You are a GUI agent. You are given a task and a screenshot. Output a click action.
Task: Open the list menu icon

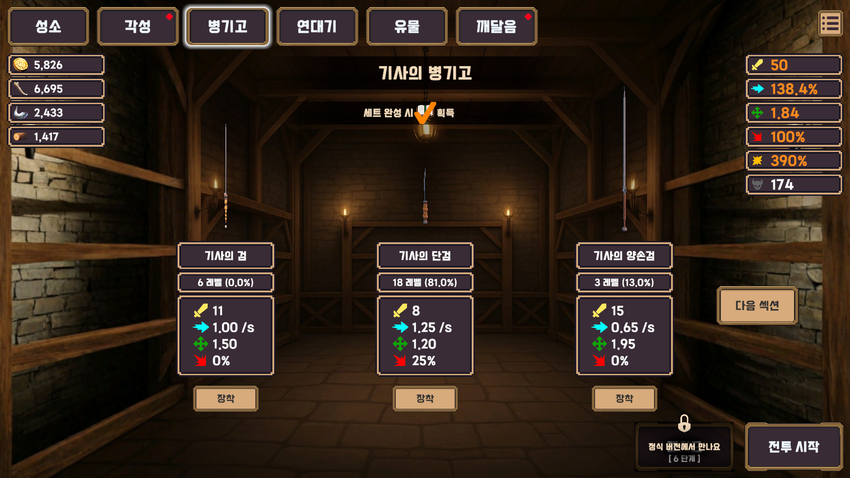click(830, 23)
